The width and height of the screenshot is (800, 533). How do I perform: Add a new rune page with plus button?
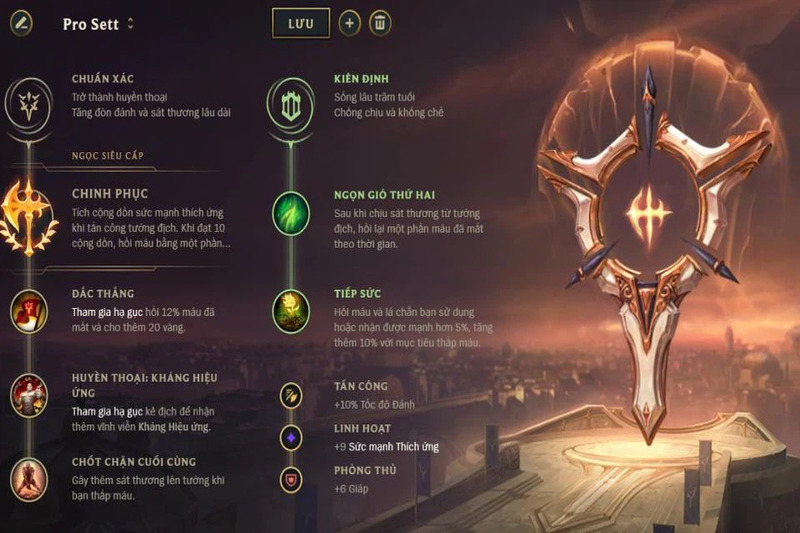click(349, 23)
